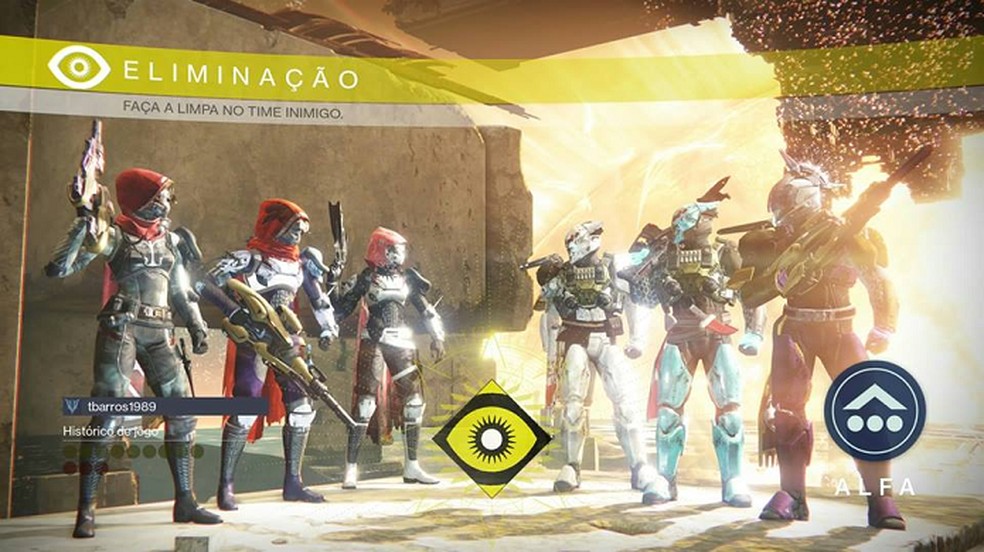Click the Eliminação mode eye icon
This screenshot has height=552, width=984.
coord(79,67)
